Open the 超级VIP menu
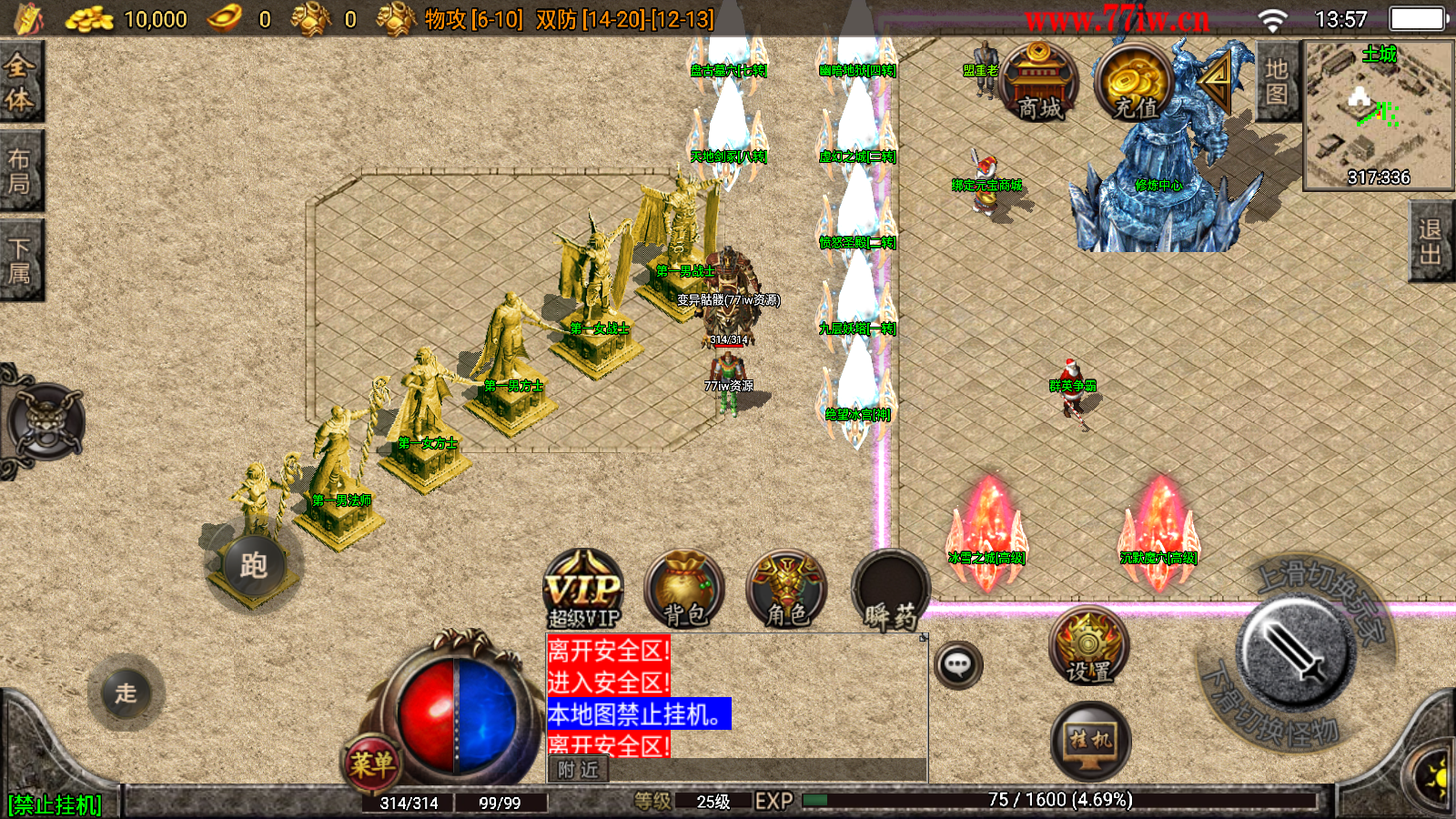 click(x=583, y=590)
